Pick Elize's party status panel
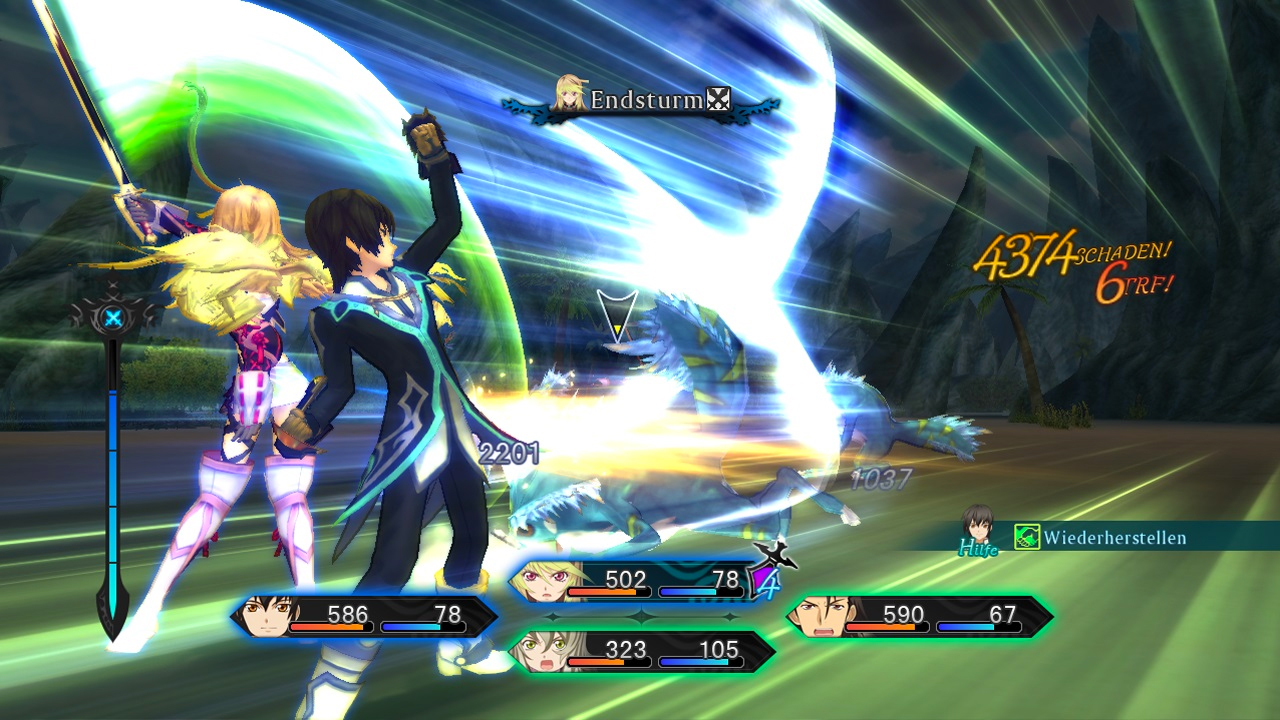The width and height of the screenshot is (1280, 720). [640, 652]
